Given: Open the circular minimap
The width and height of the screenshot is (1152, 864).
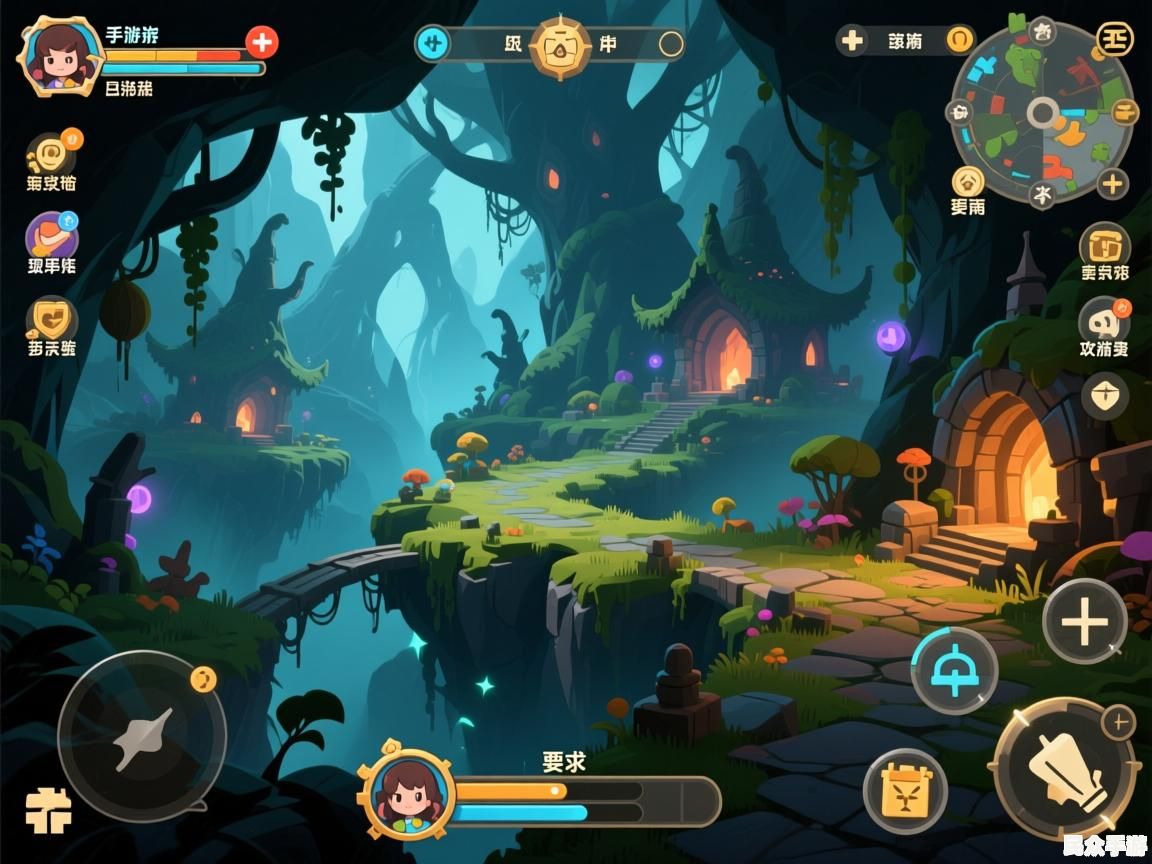Looking at the screenshot, I should [x=1042, y=112].
